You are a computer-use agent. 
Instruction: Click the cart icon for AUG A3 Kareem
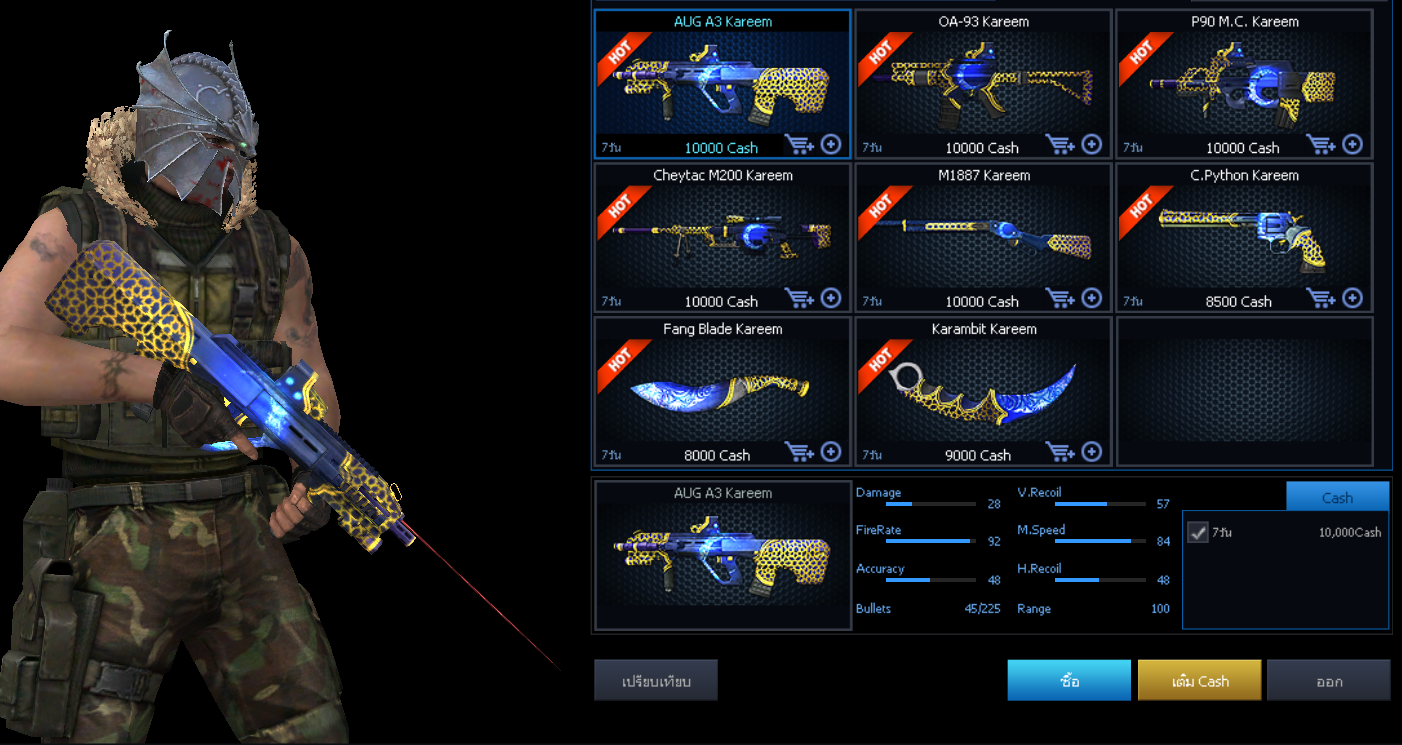(x=800, y=144)
